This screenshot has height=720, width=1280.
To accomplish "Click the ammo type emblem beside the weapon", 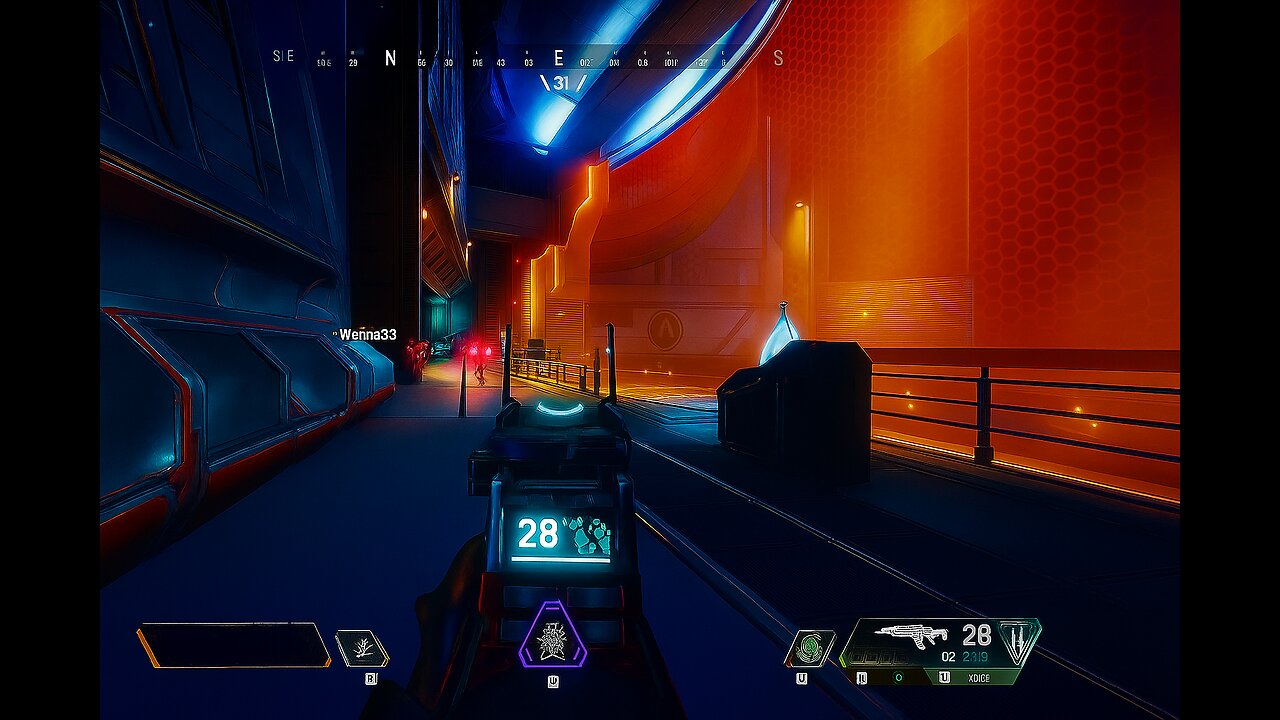I will 1018,640.
